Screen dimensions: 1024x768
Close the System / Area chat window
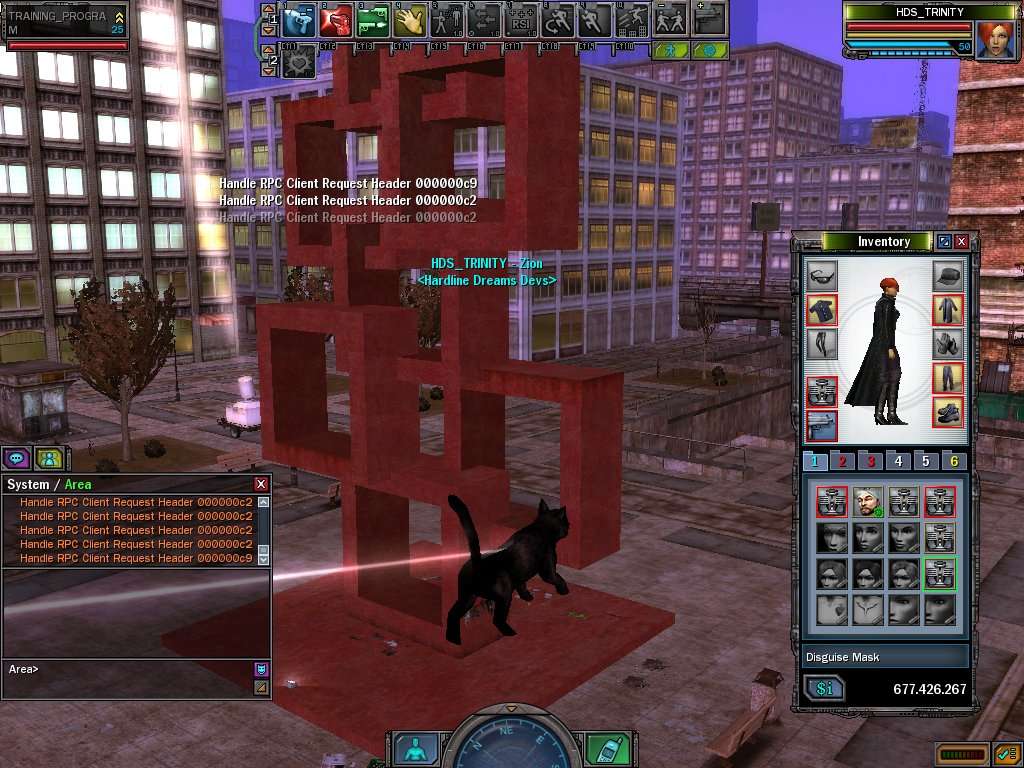click(x=261, y=484)
